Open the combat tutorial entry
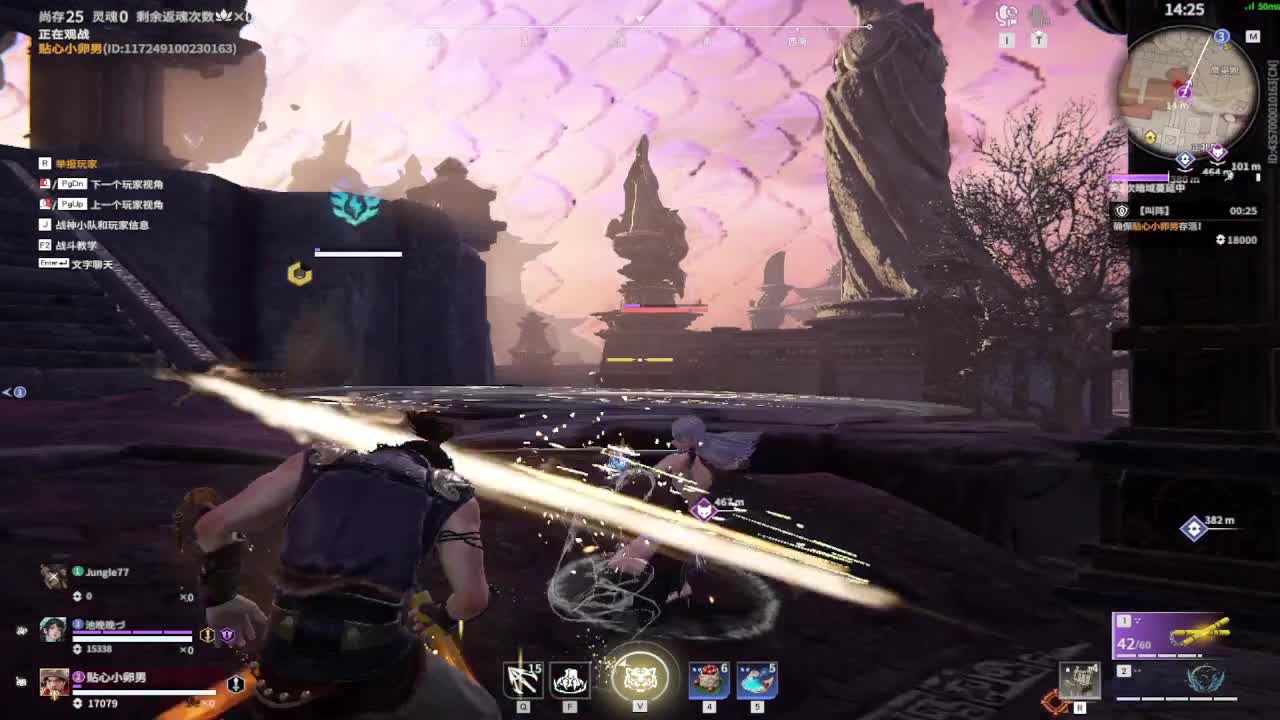1280x720 pixels. (77, 245)
